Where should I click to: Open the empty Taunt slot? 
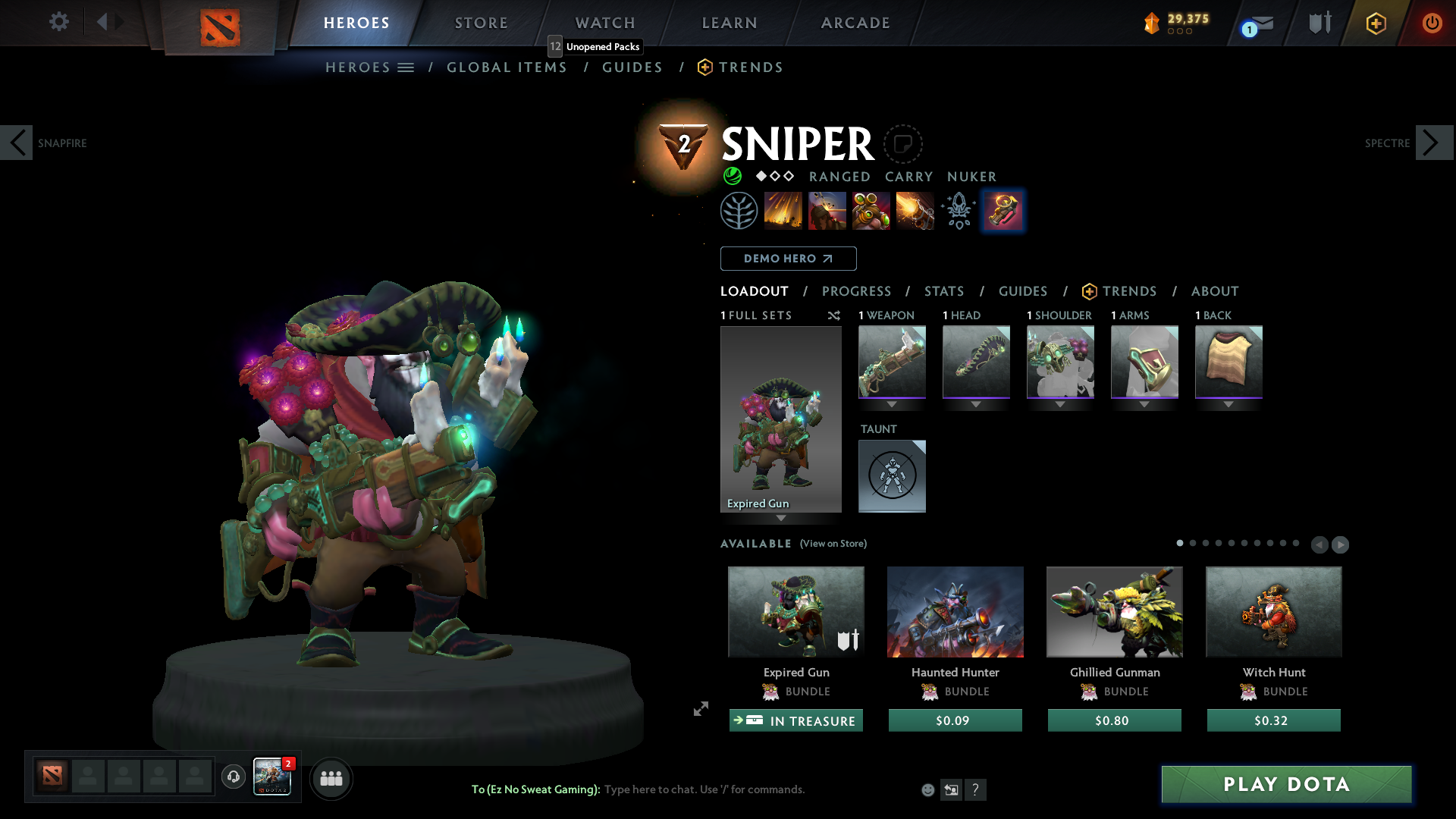(892, 476)
